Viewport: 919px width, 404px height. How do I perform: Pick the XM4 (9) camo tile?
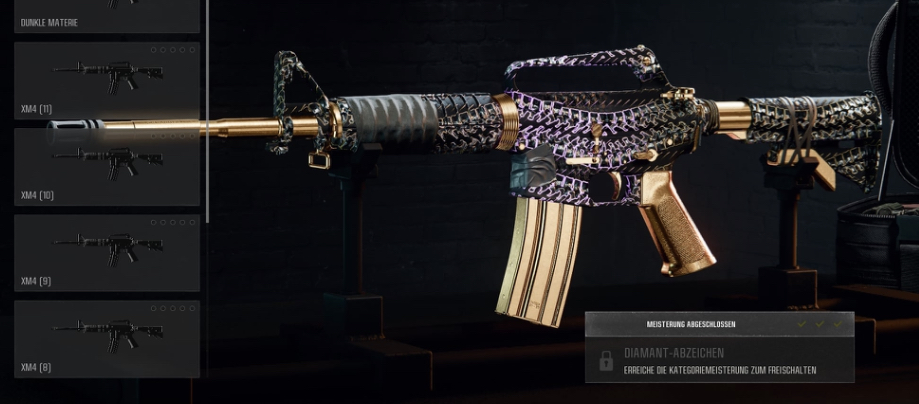[106, 251]
